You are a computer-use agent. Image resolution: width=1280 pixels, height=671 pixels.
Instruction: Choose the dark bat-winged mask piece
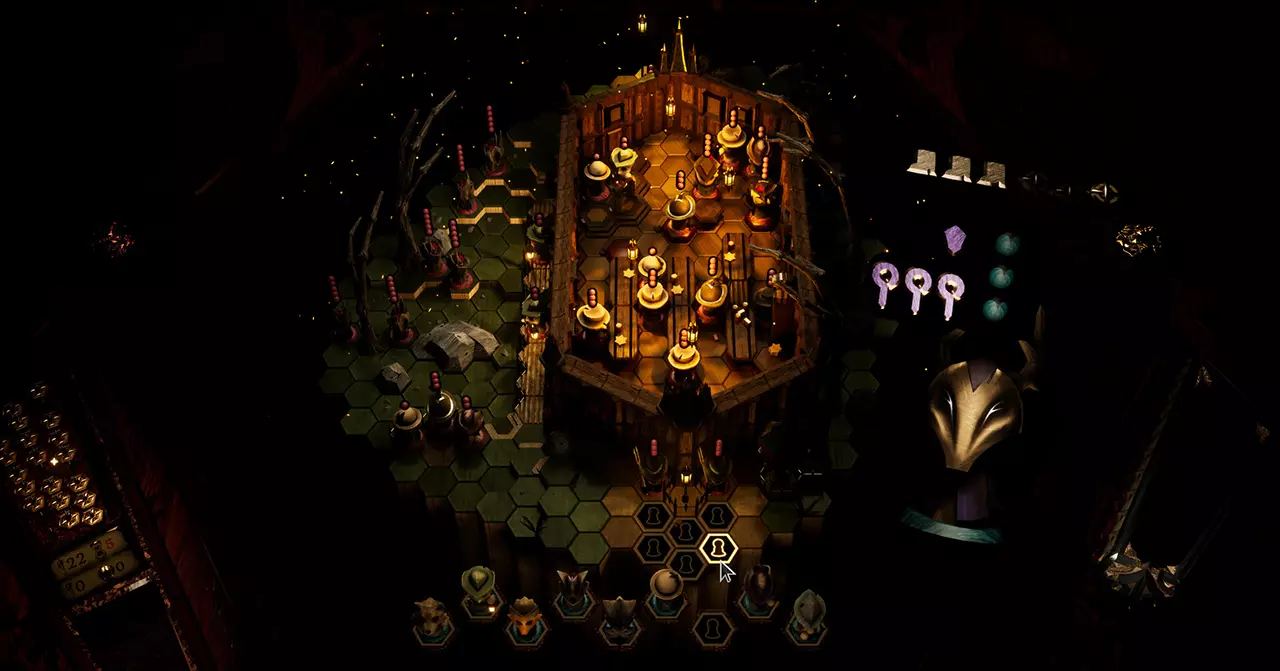[x=618, y=613]
